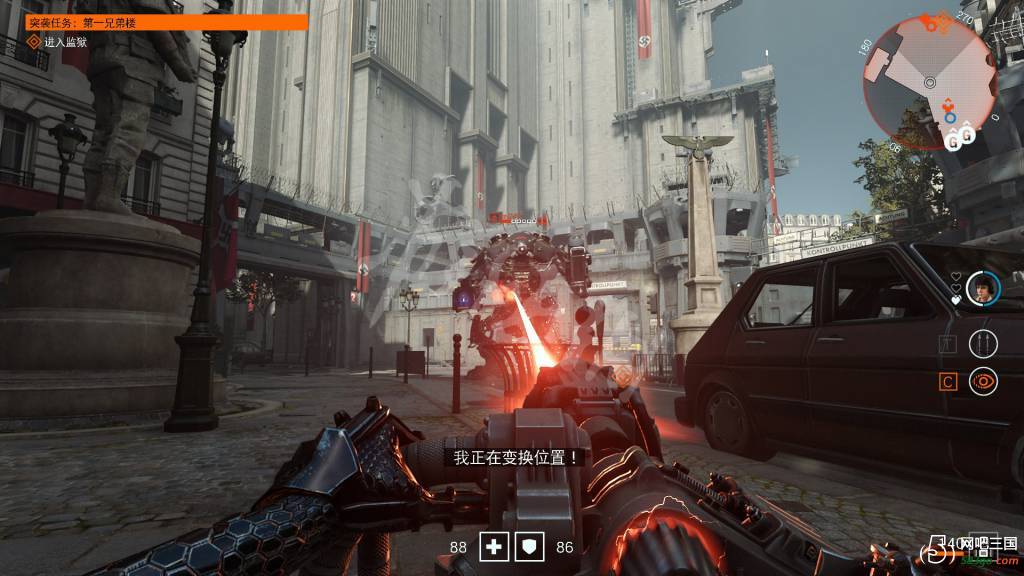
Task: Activate the eye cloak ability icon
Action: click(983, 380)
